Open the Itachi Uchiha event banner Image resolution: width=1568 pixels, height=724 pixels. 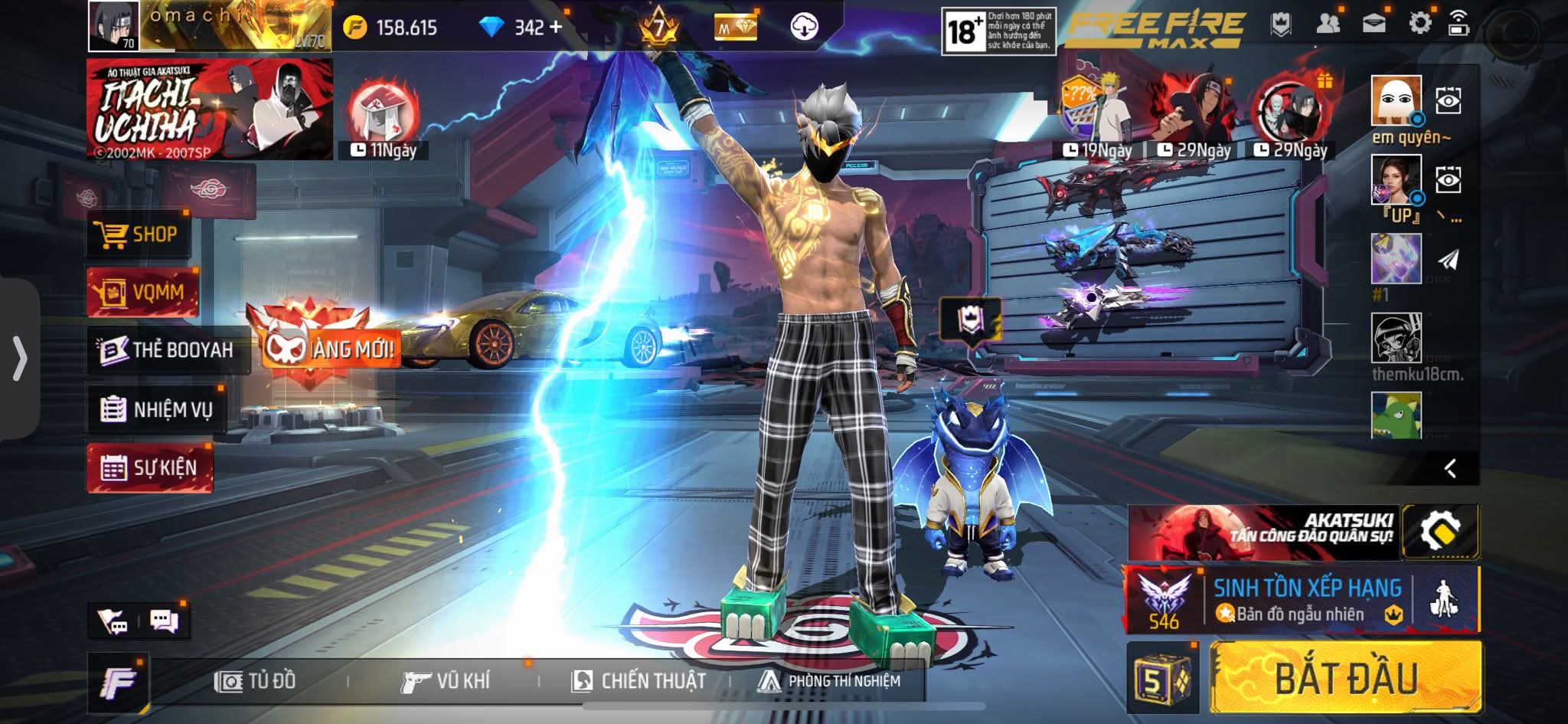(x=209, y=110)
